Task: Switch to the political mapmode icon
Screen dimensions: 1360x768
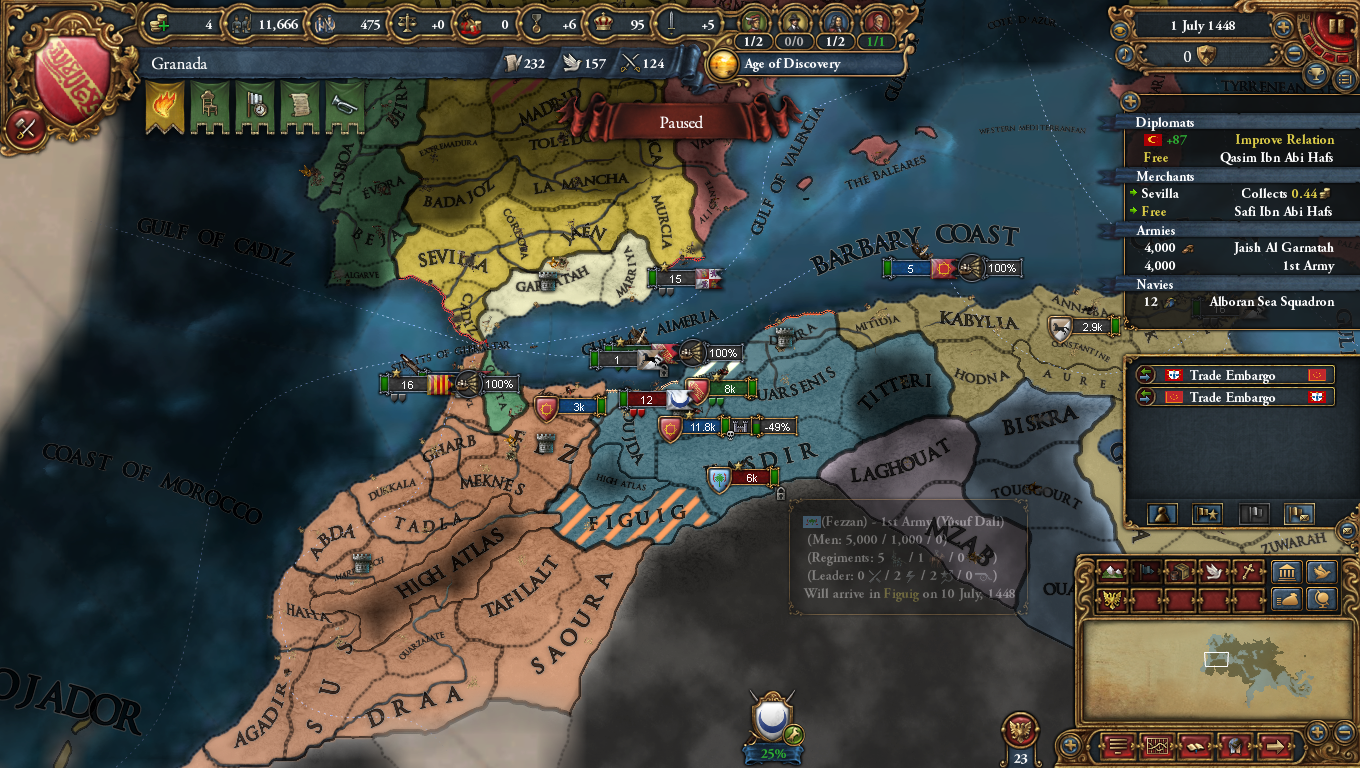Action: pyautogui.click(x=1146, y=570)
